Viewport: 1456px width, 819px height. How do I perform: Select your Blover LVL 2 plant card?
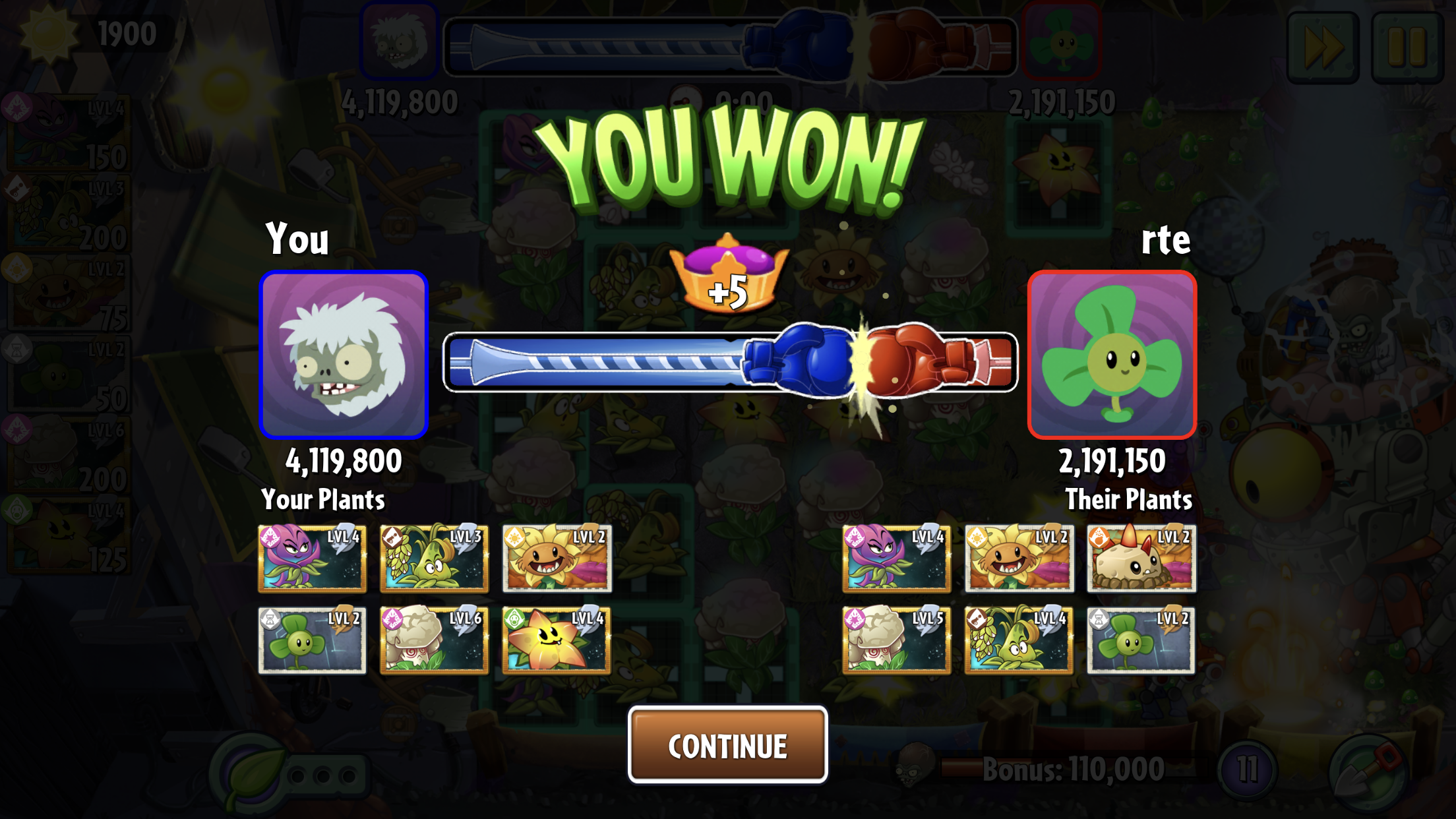coord(312,640)
